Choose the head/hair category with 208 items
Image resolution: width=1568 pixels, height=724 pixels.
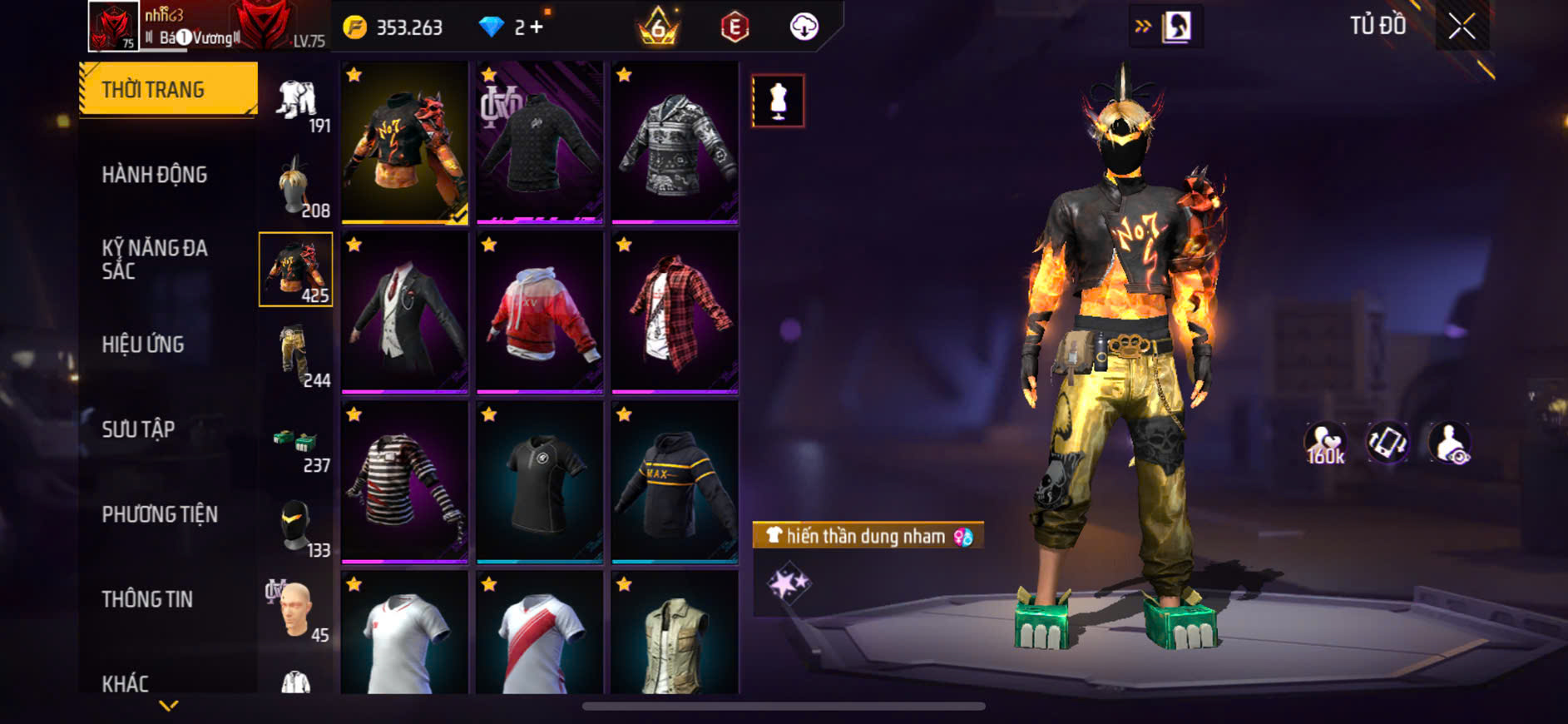[296, 185]
